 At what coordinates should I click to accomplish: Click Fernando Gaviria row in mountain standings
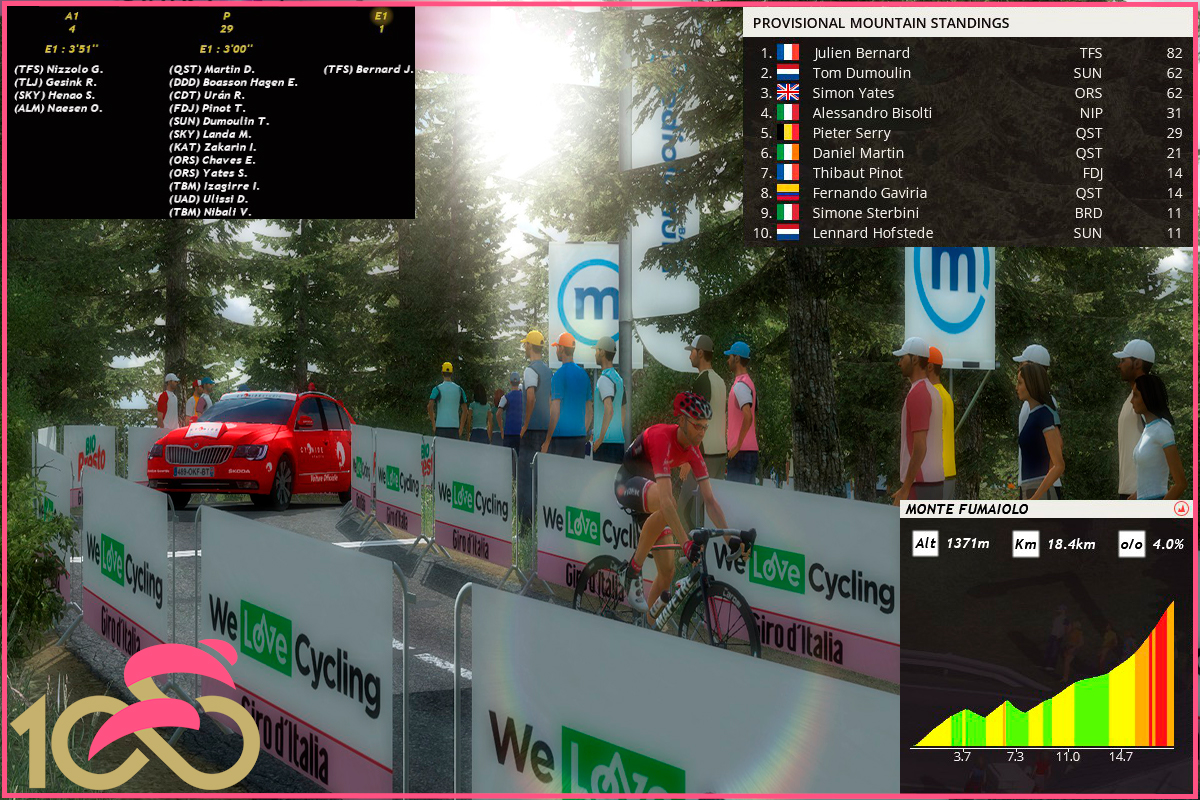tap(968, 193)
